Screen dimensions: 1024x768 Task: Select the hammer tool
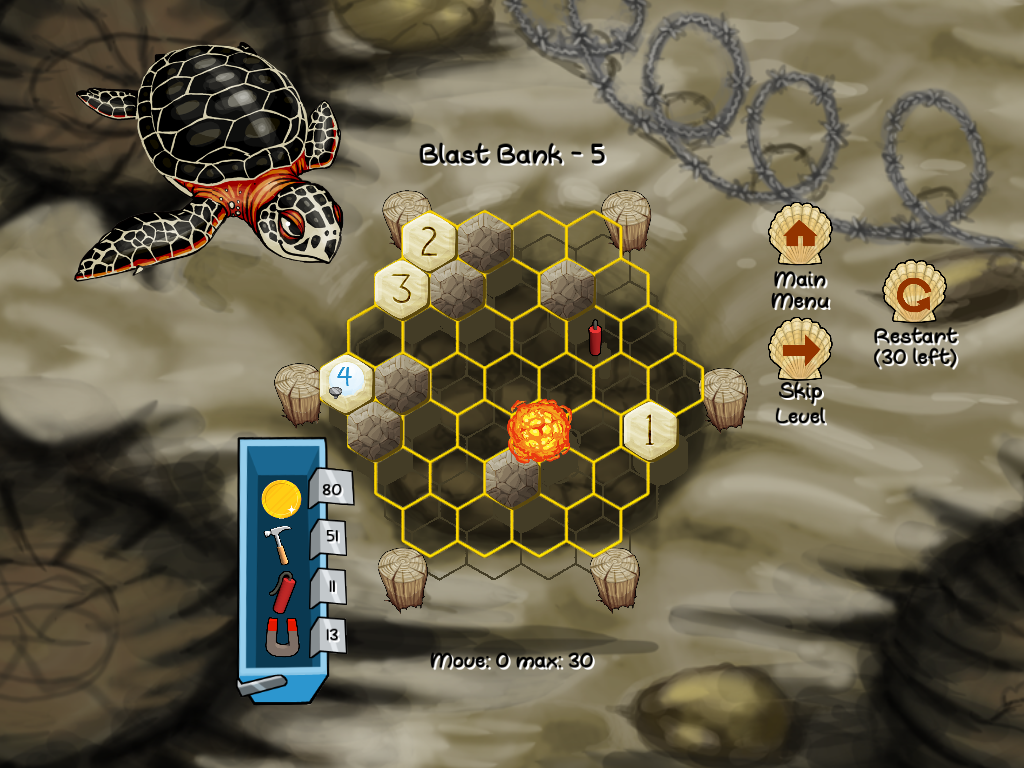tap(279, 545)
